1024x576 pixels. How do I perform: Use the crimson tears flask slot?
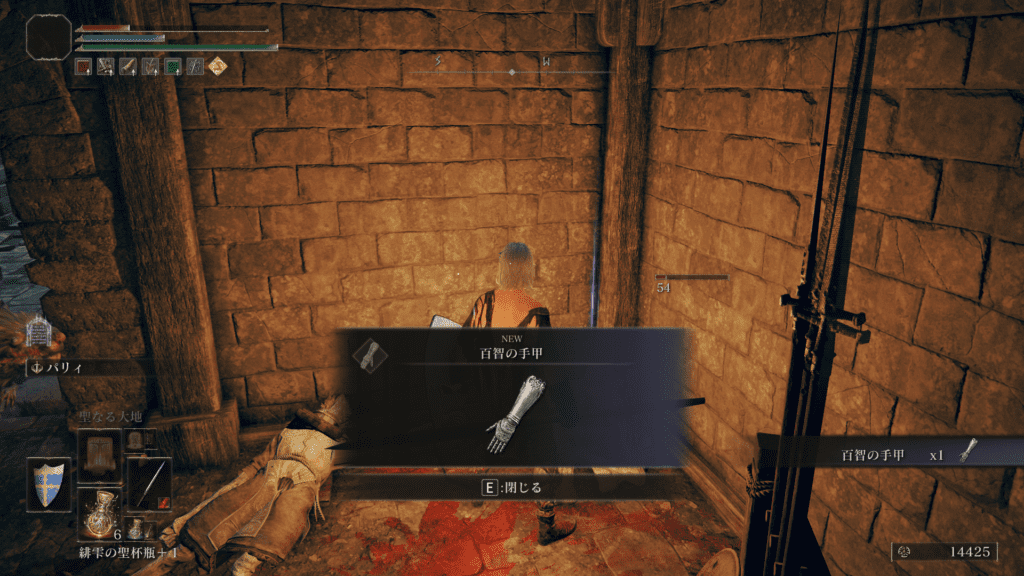click(99, 513)
